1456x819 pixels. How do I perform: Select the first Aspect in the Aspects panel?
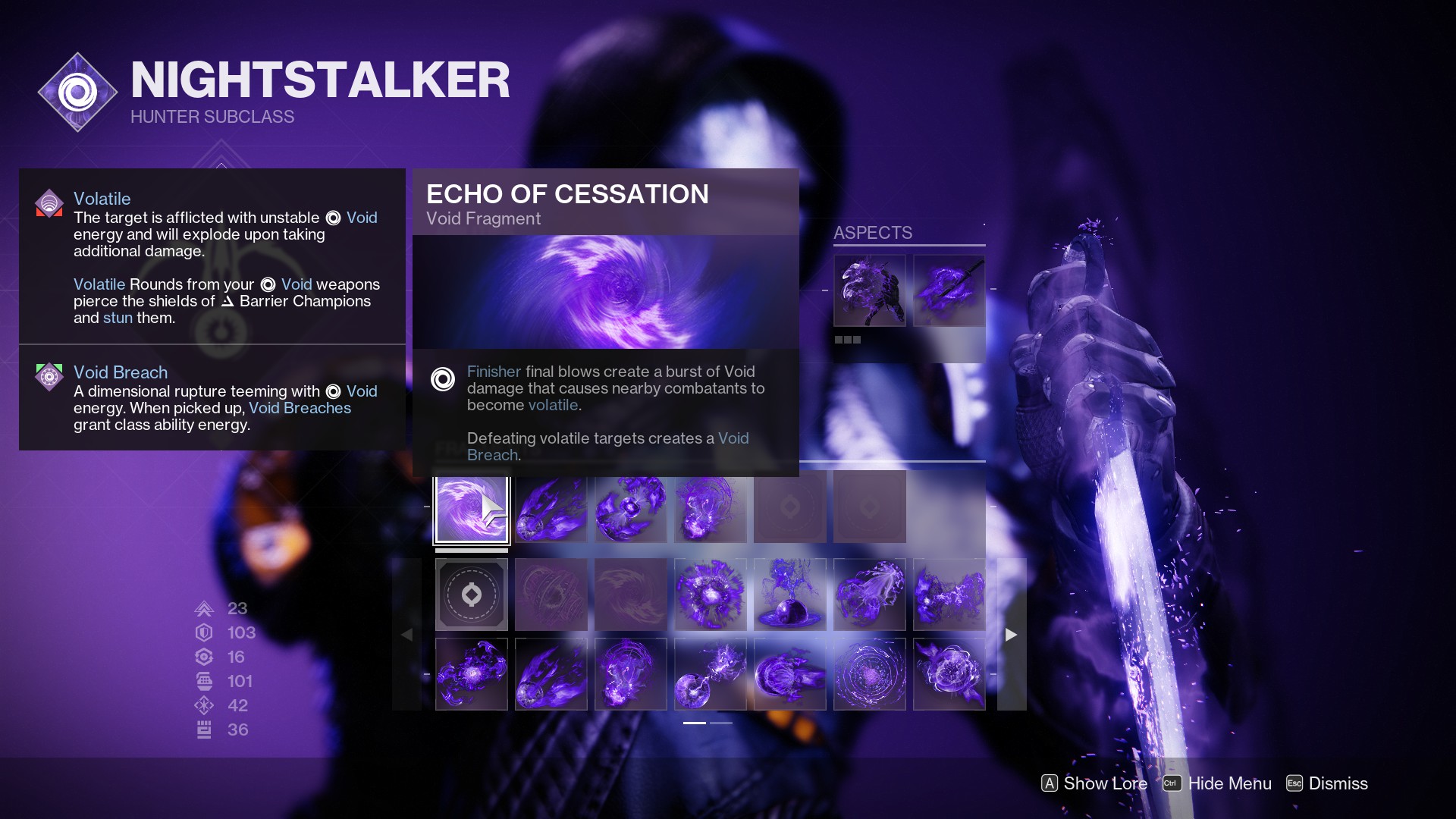click(x=870, y=290)
